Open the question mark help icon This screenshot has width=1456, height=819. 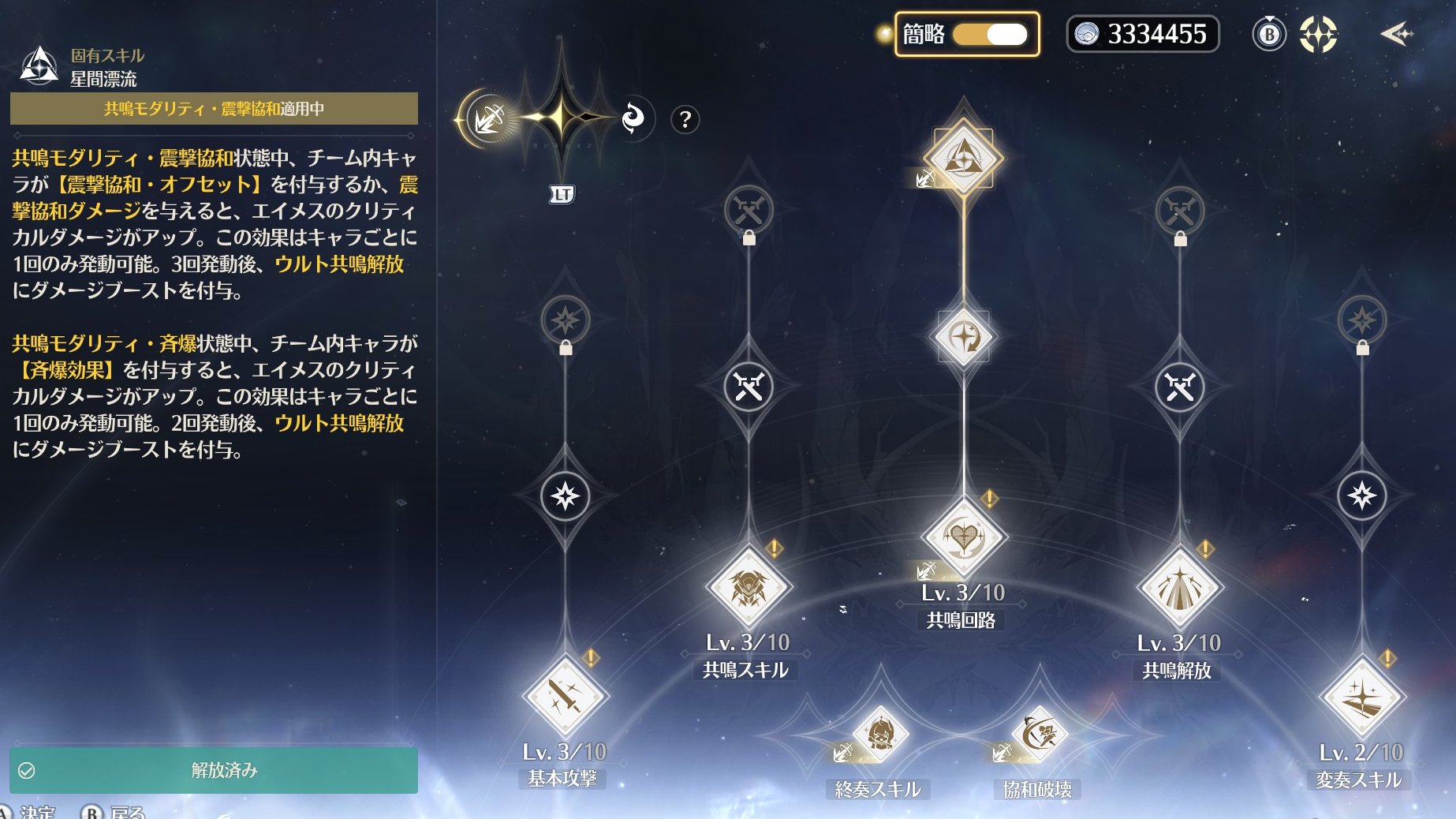[685, 120]
